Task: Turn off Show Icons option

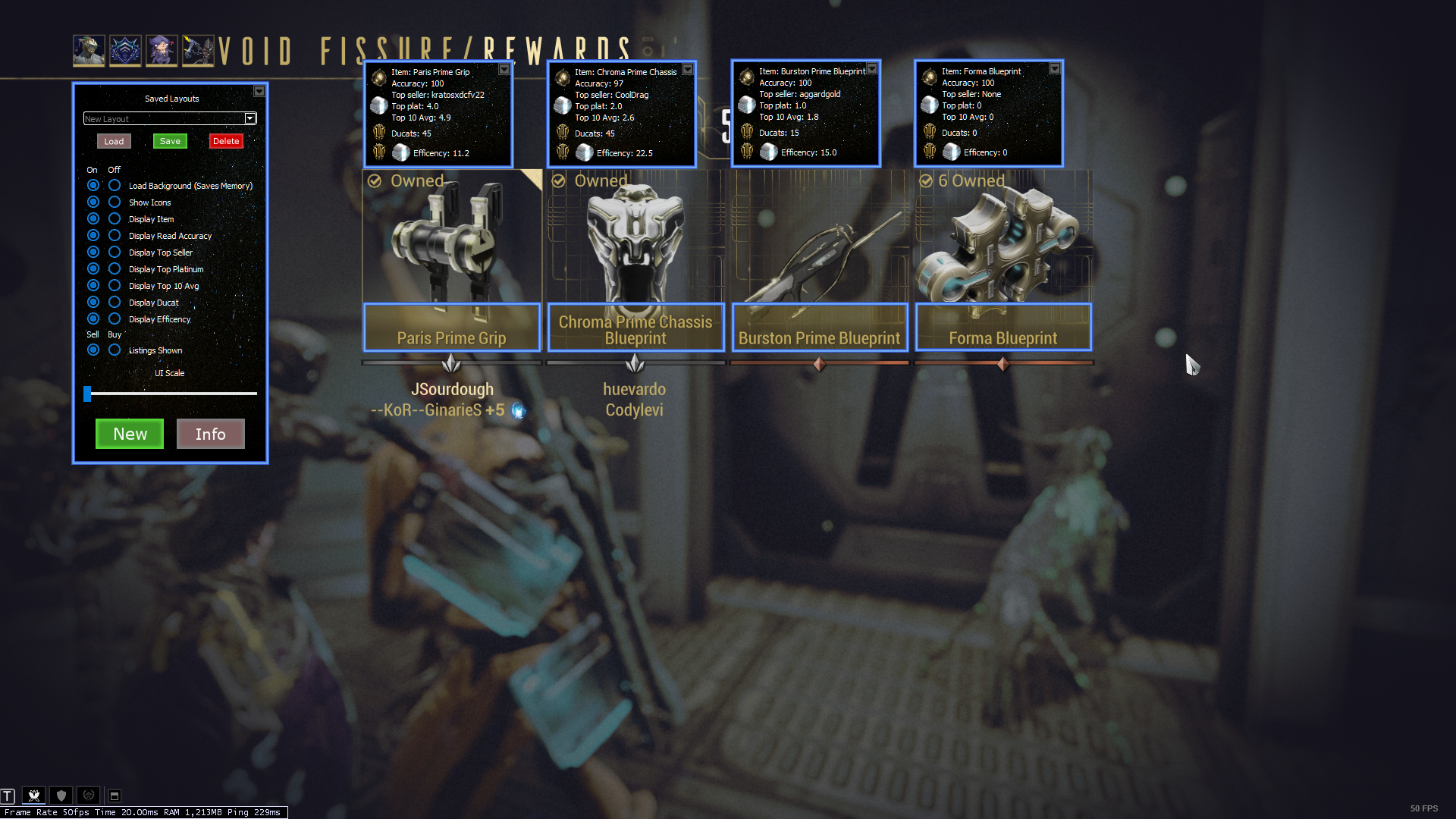Action: tap(115, 202)
